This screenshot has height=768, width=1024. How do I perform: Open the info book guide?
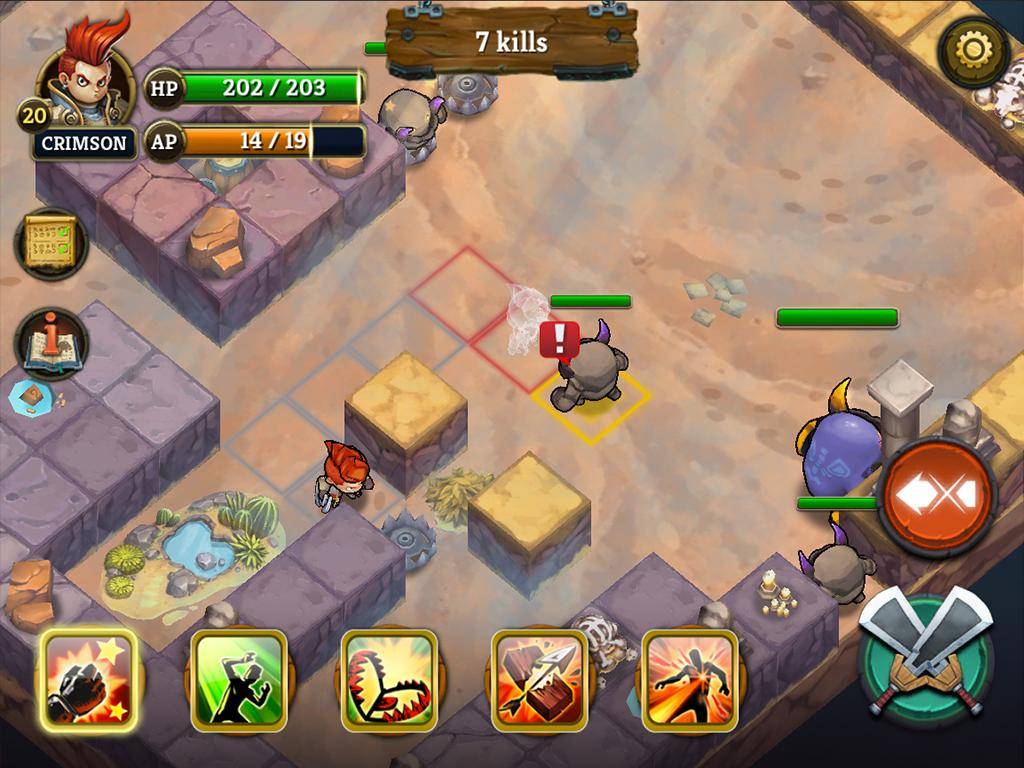coord(51,343)
